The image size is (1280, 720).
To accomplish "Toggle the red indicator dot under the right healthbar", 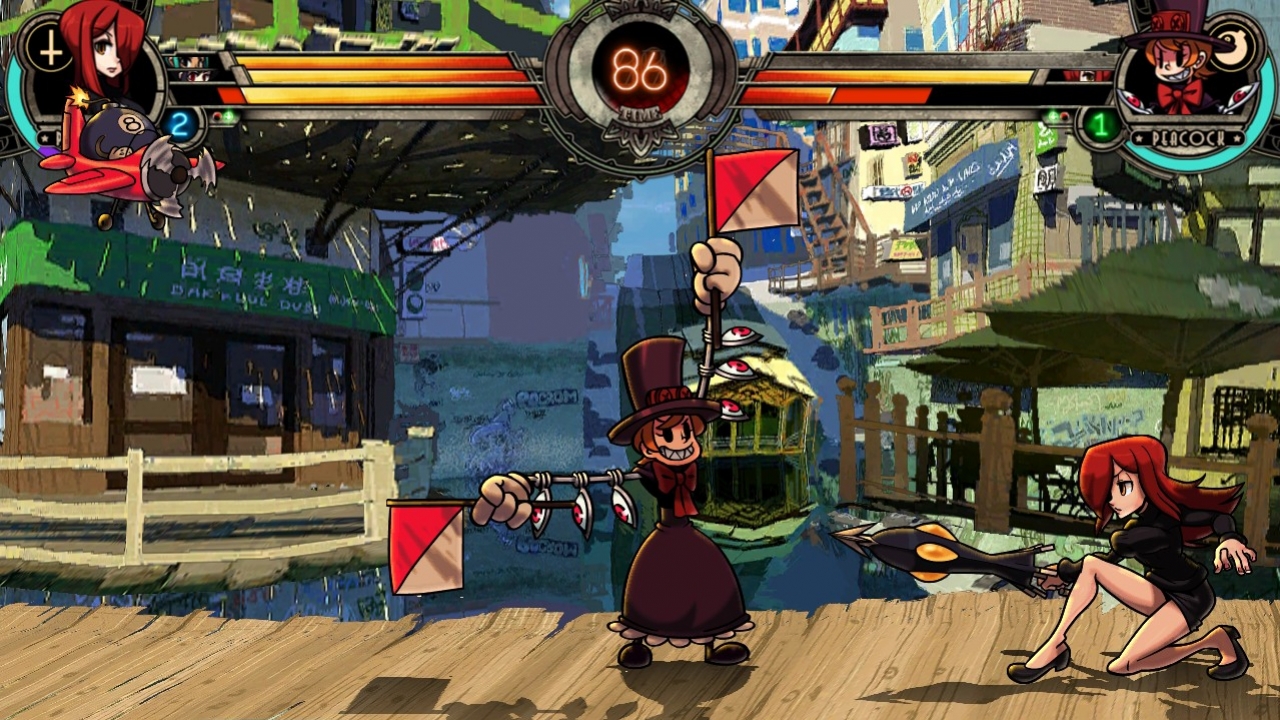I will point(1064,116).
